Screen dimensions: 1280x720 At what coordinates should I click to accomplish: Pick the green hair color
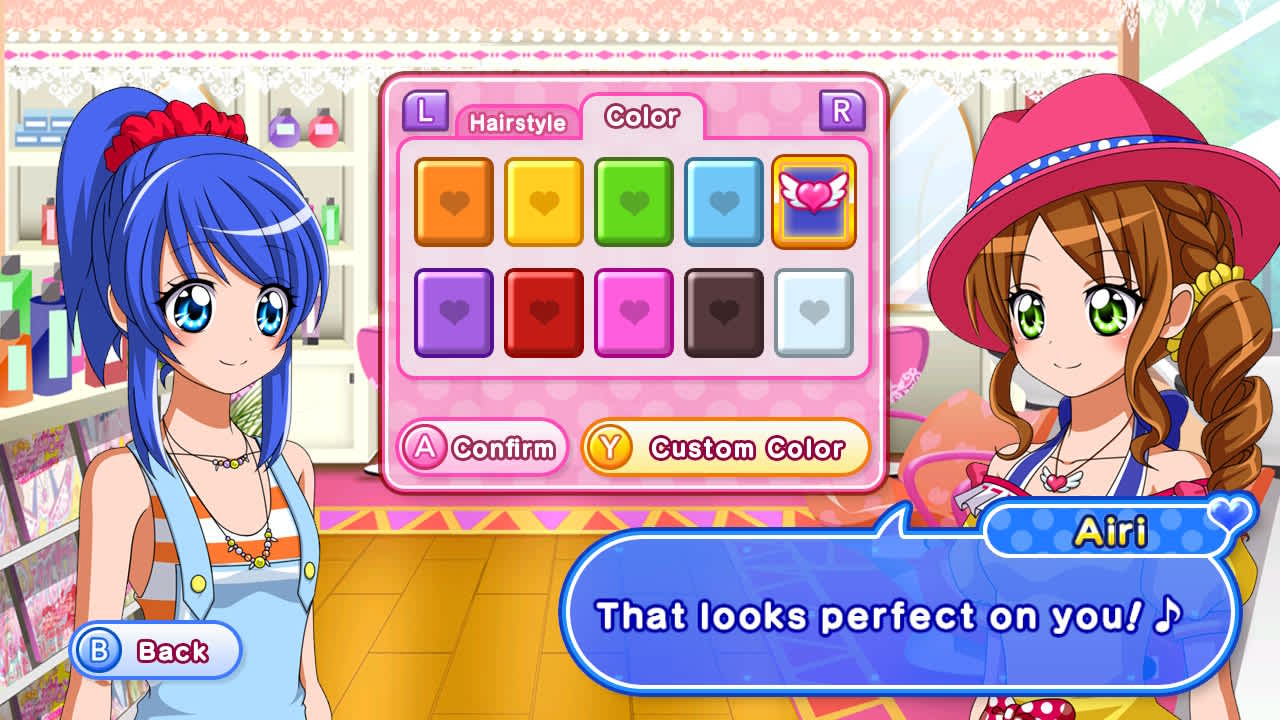[x=634, y=200]
